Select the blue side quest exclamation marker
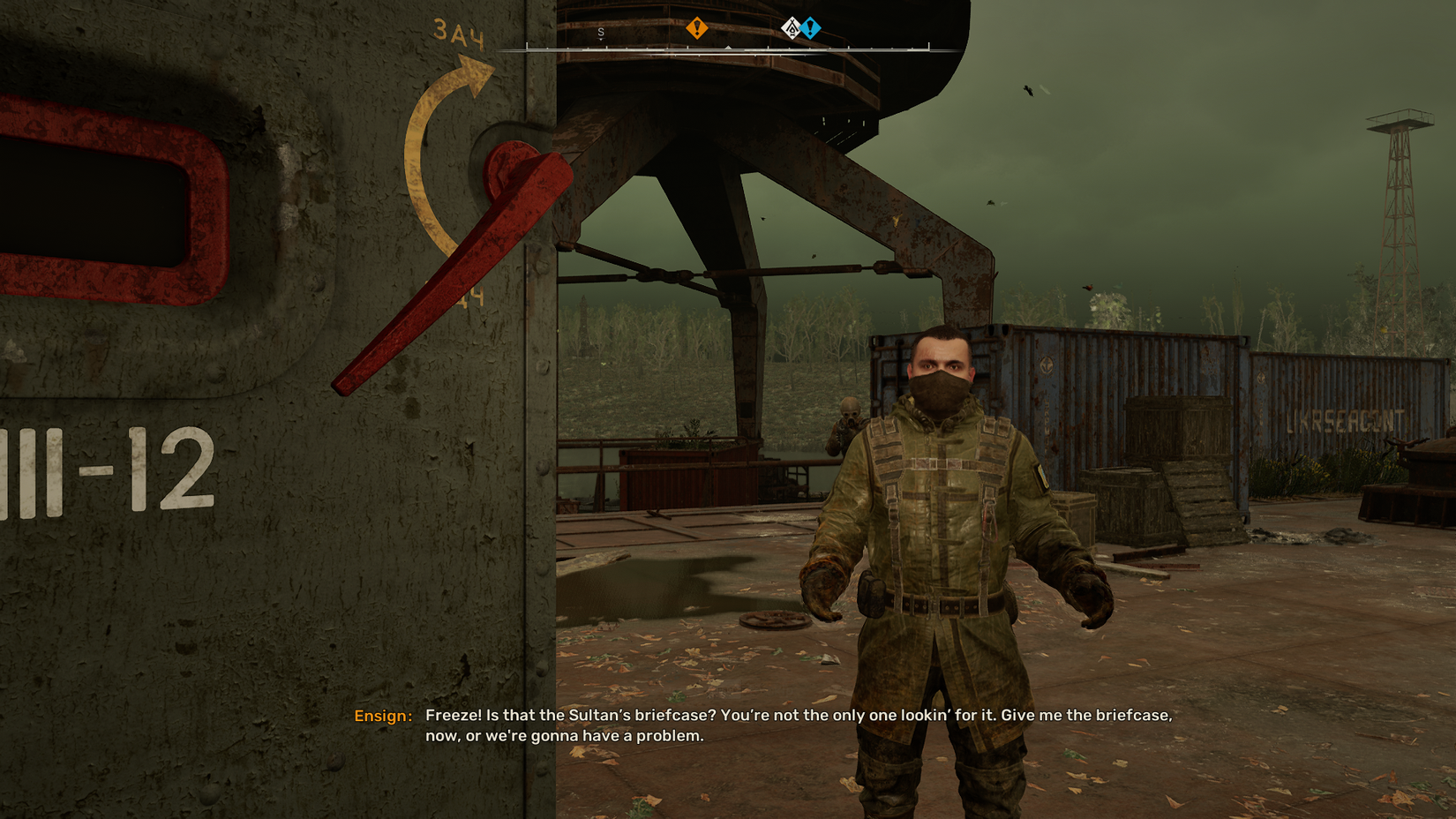 (811, 27)
